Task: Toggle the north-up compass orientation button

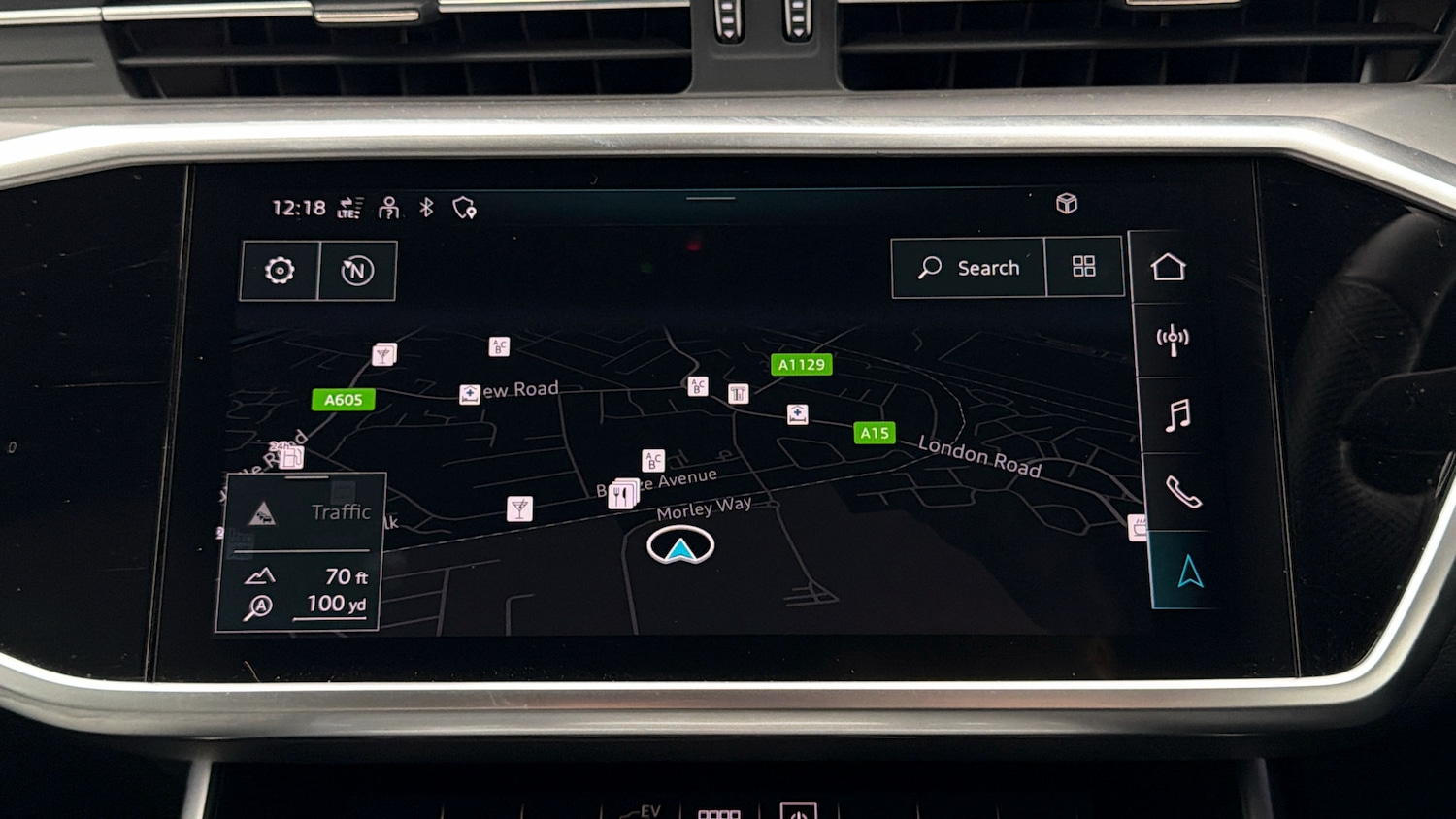Action: click(x=357, y=271)
